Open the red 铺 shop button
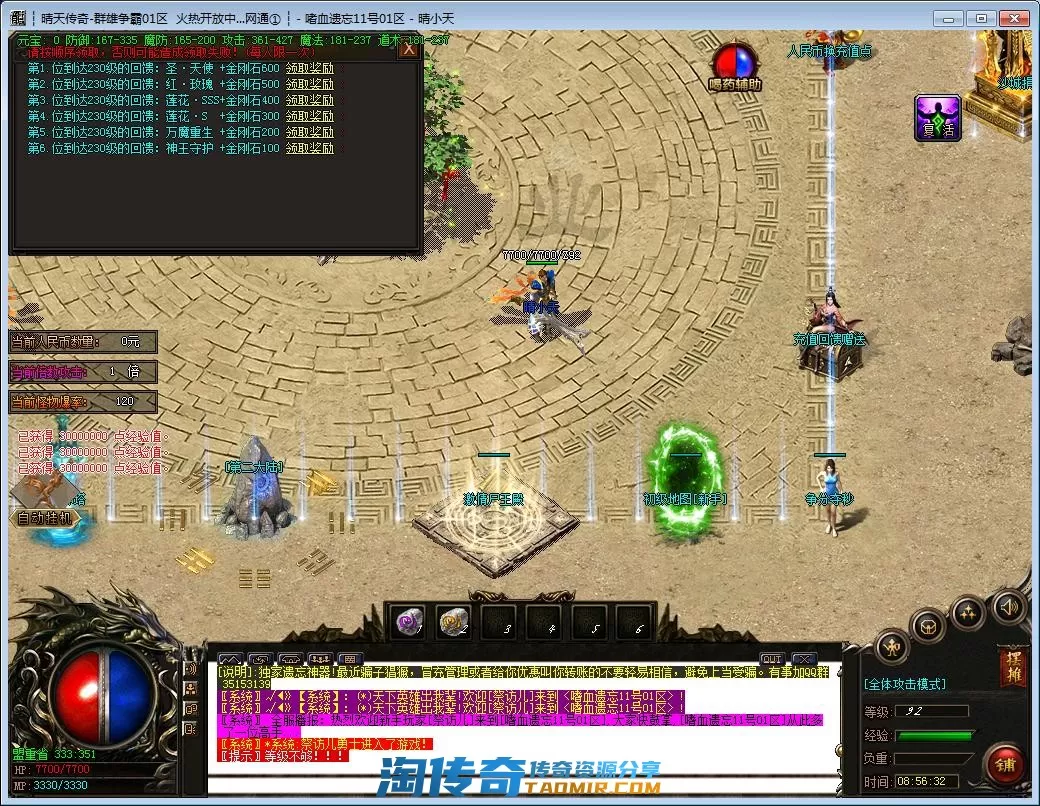Image resolution: width=1040 pixels, height=806 pixels. (1004, 763)
